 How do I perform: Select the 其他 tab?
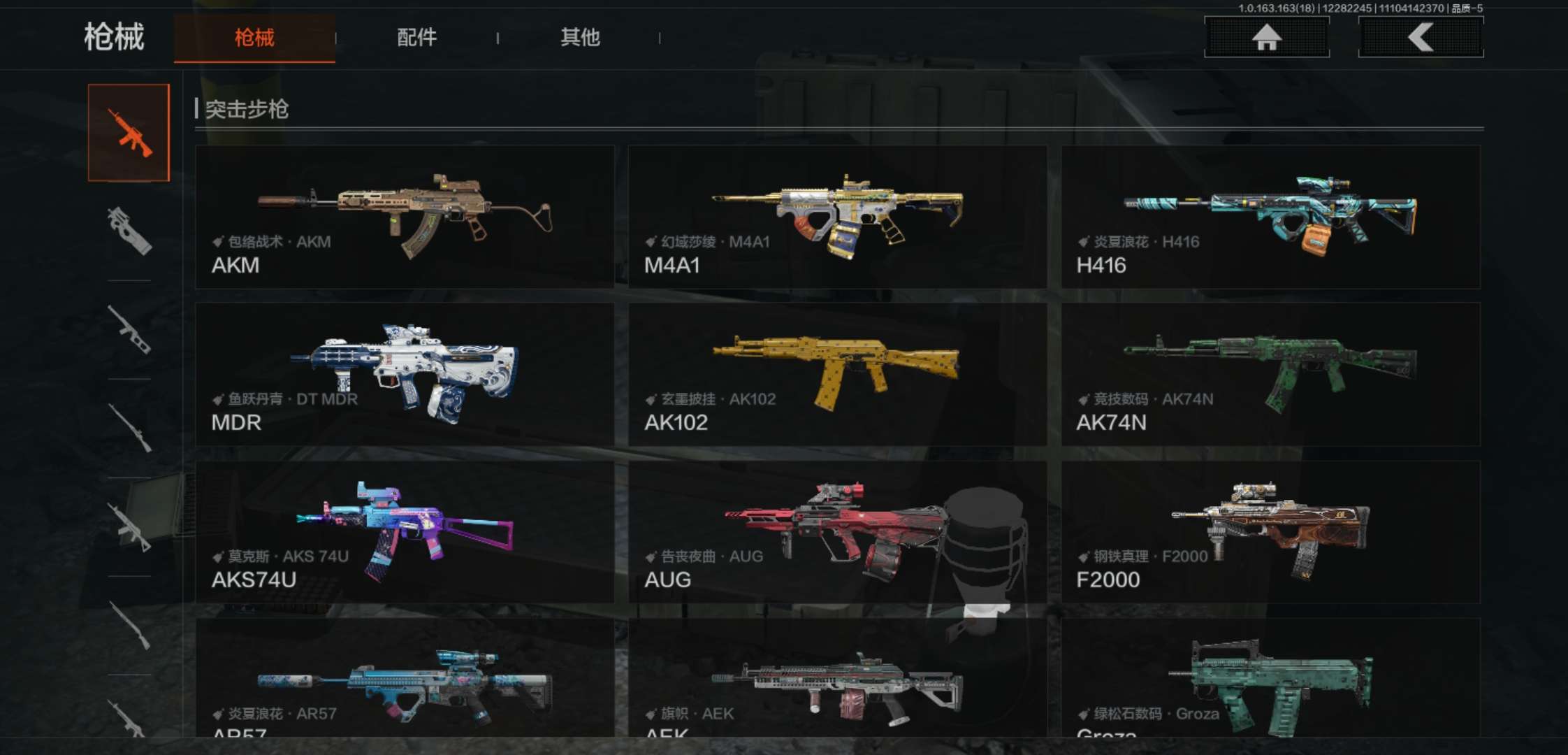[x=580, y=38]
